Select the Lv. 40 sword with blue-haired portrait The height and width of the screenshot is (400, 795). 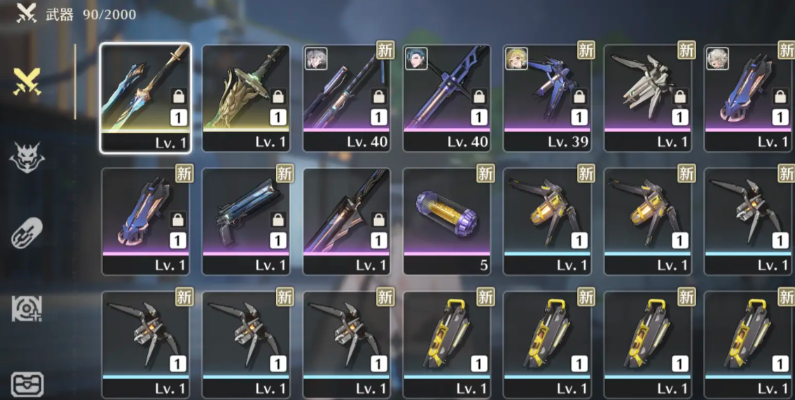447,96
